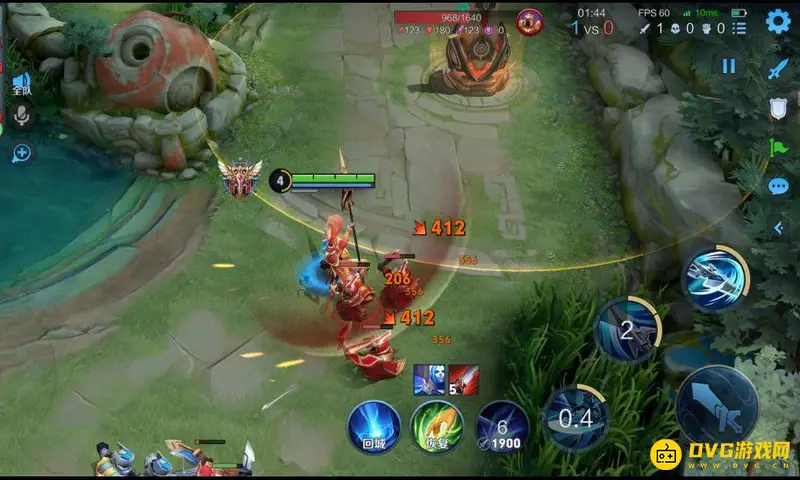Toggle the microphone button

pos(21,117)
